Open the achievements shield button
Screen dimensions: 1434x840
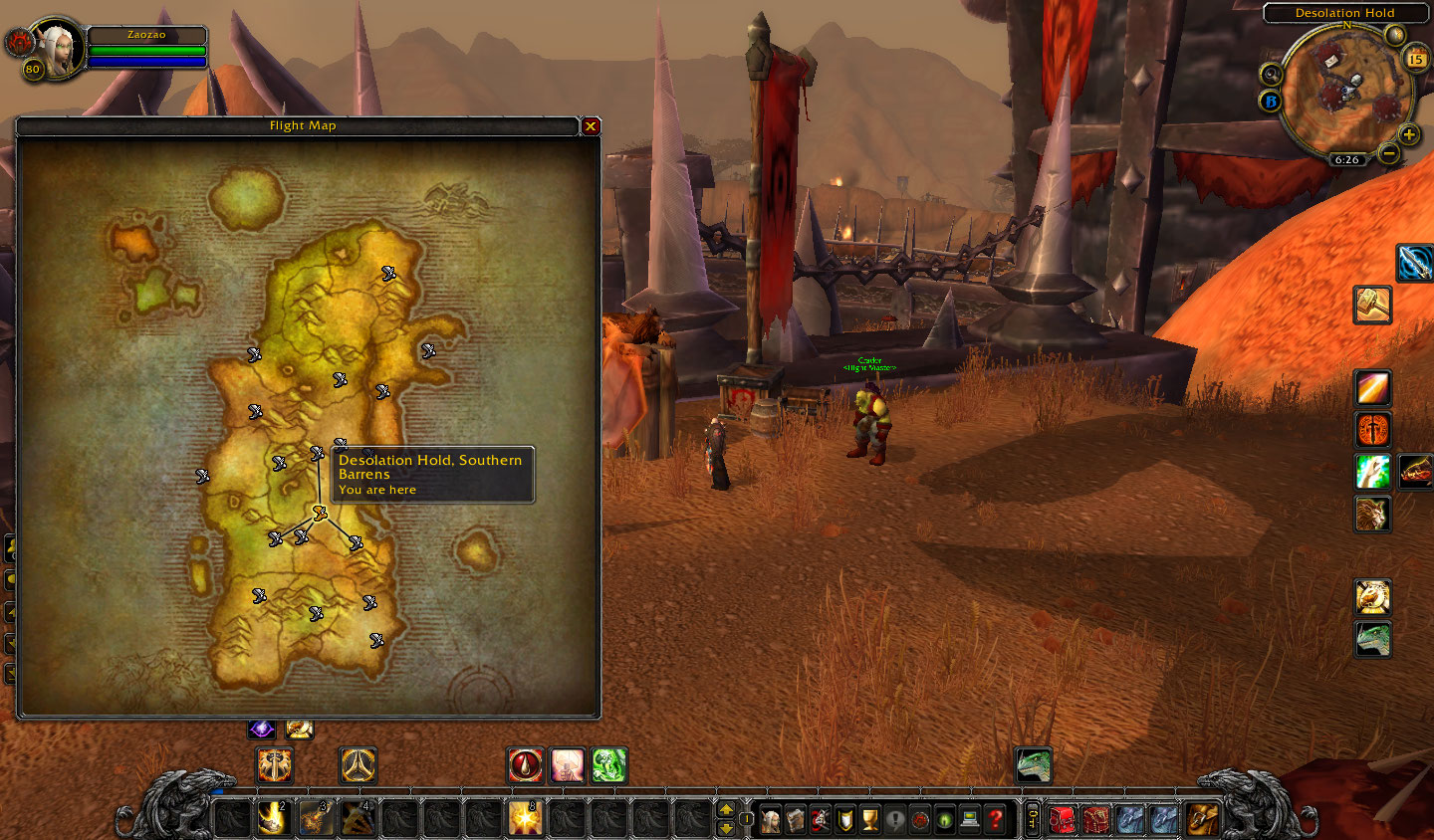tap(844, 819)
